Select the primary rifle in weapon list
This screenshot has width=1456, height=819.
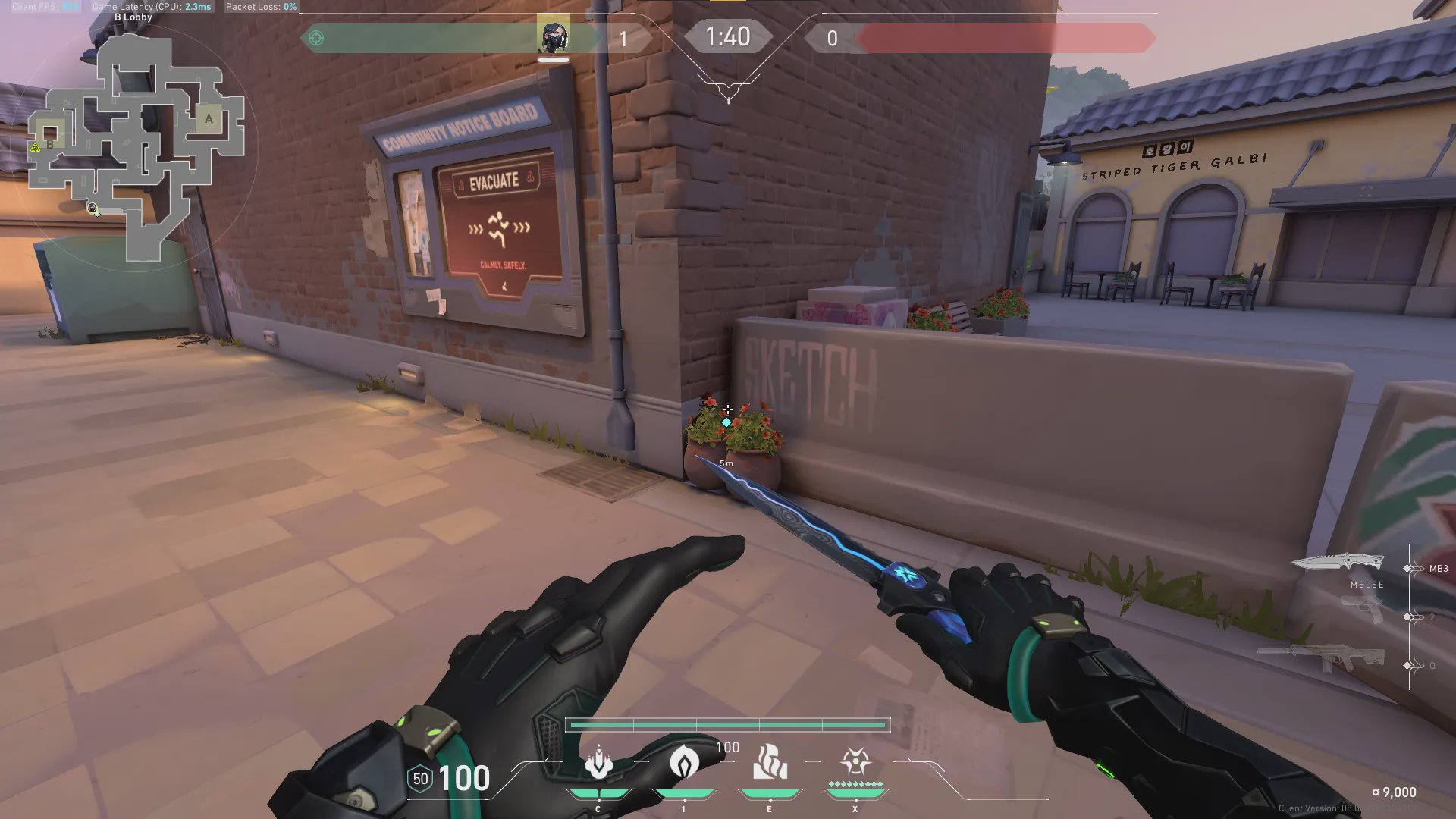click(1321, 657)
